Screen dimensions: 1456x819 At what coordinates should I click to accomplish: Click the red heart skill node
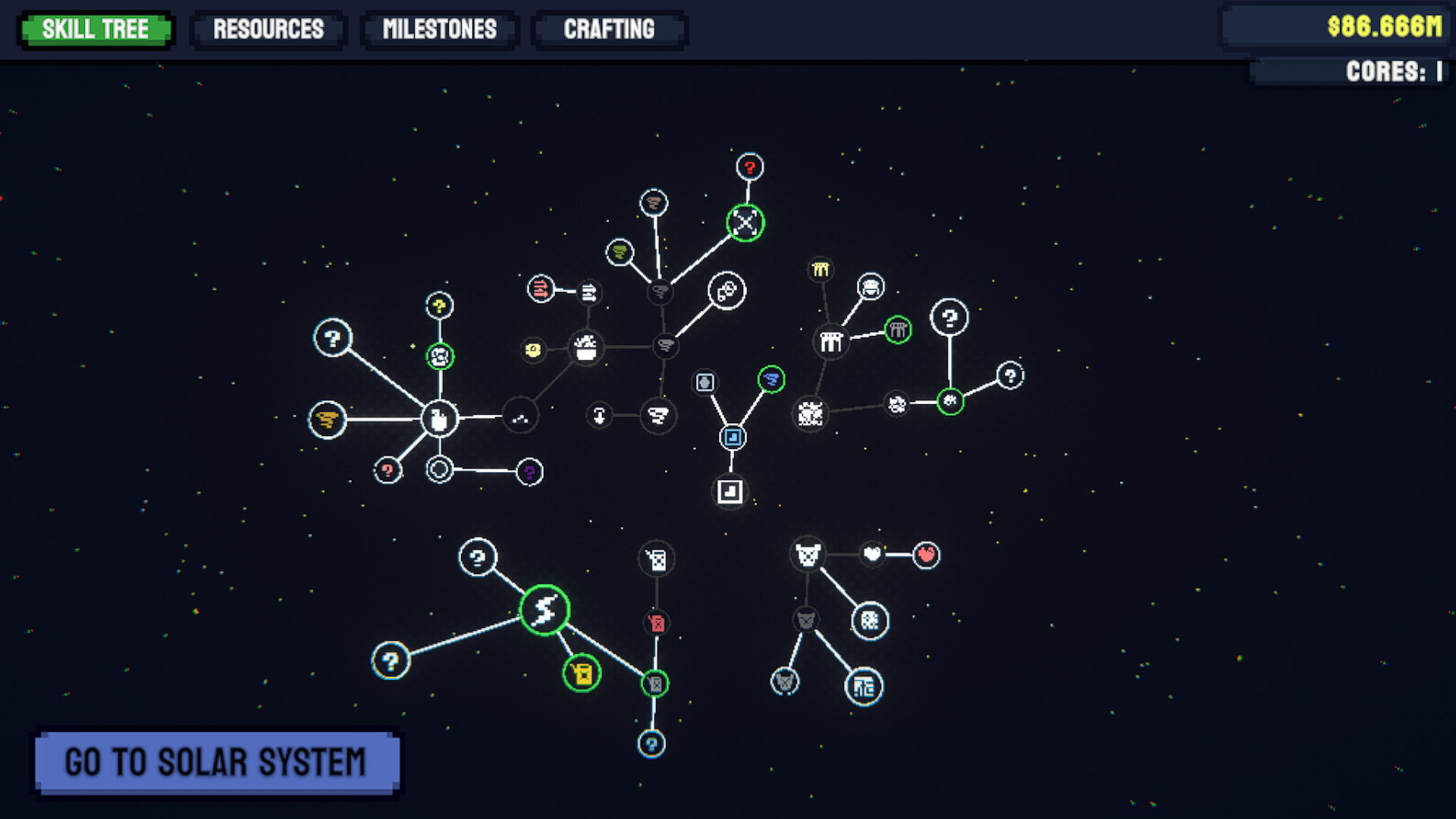[x=924, y=554]
